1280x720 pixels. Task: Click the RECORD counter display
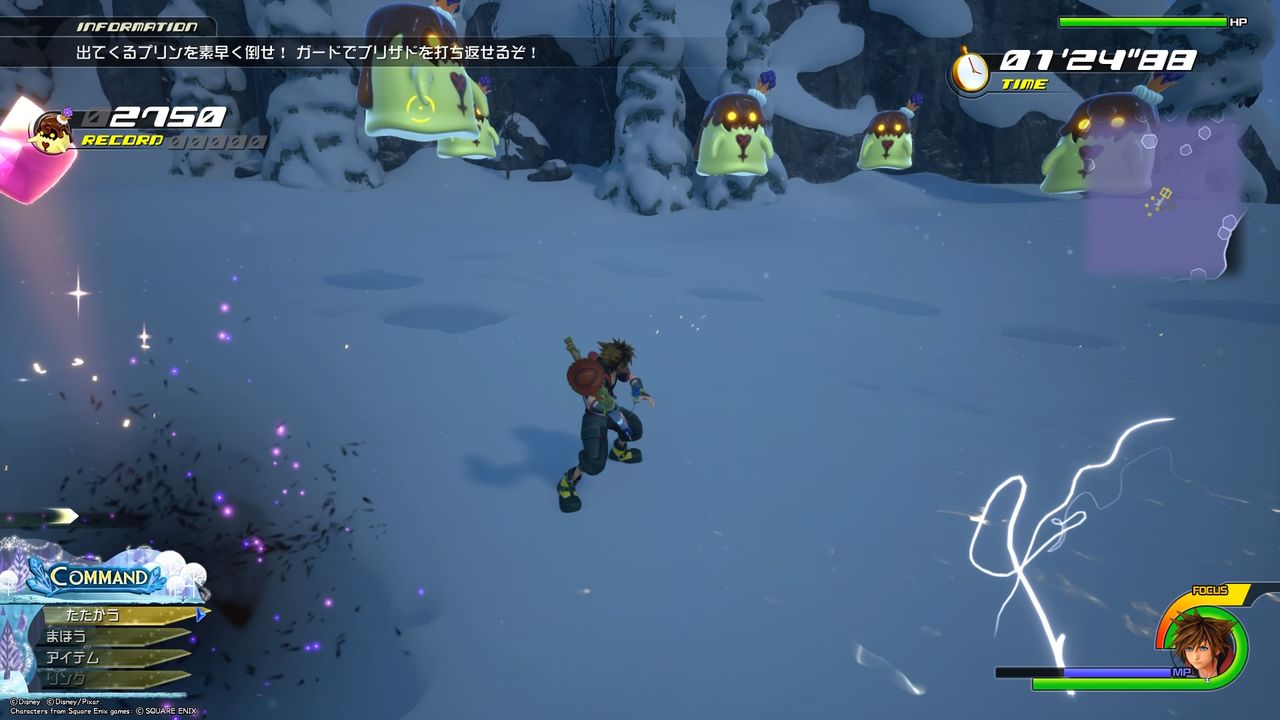coord(120,138)
